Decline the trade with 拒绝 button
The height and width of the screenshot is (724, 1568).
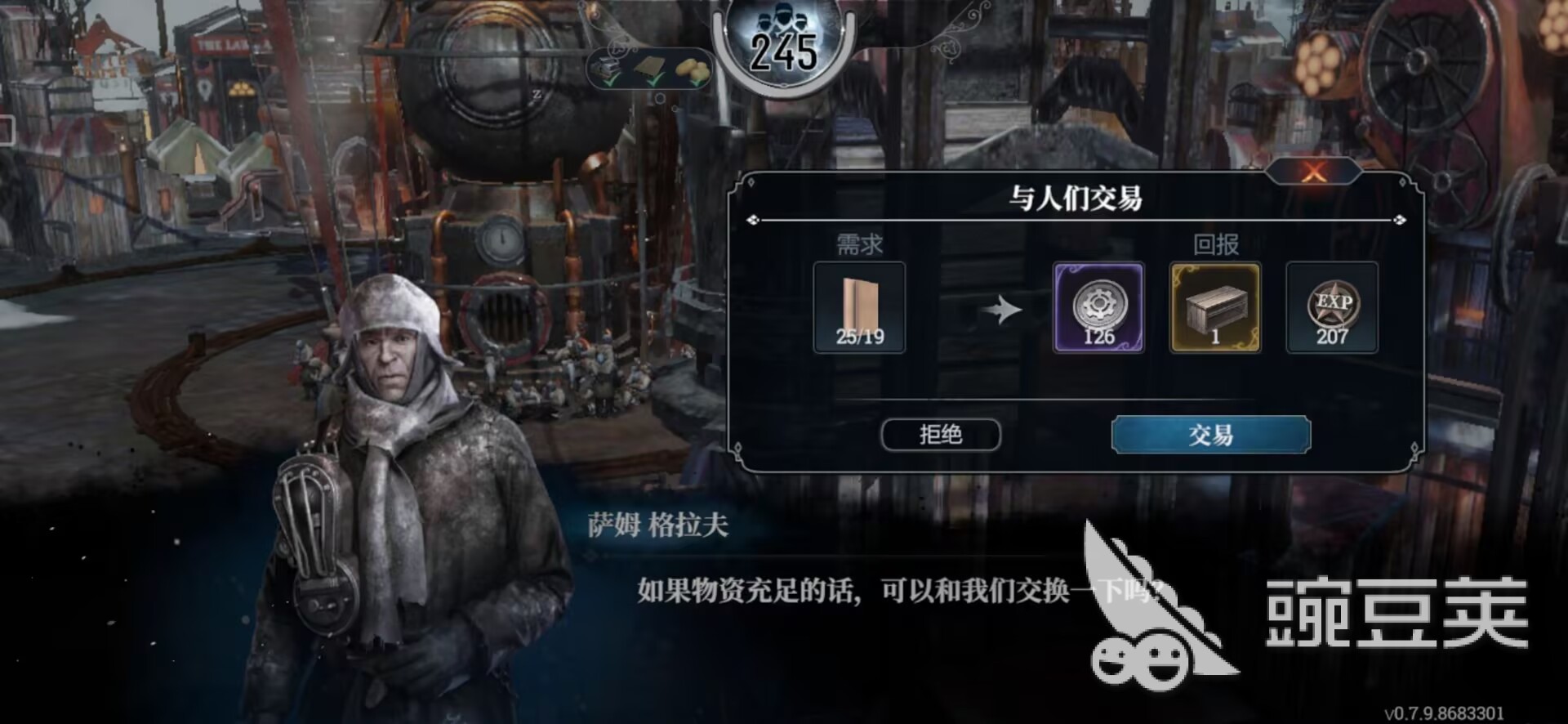coord(940,434)
